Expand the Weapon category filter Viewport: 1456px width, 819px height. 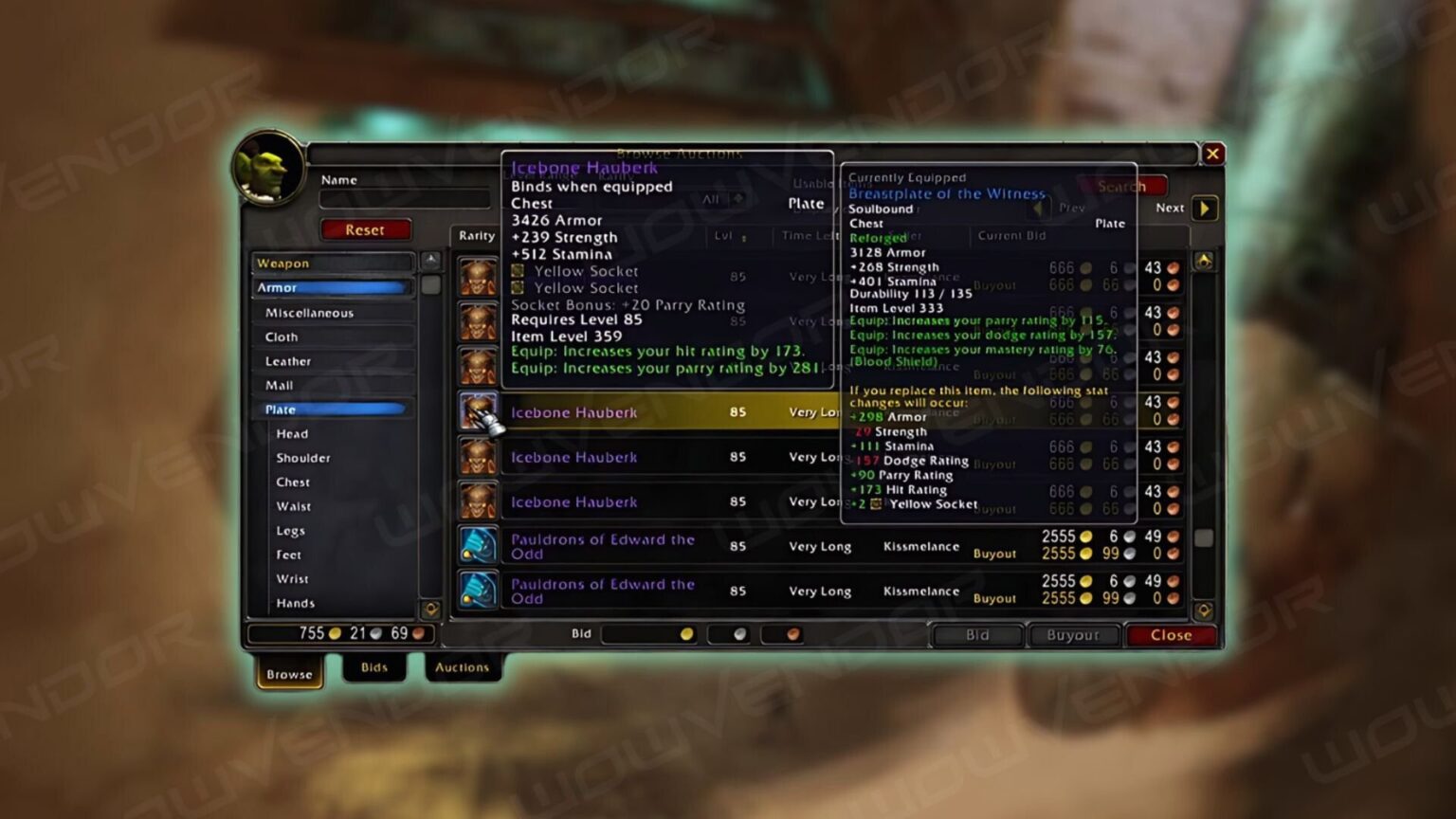(x=332, y=263)
